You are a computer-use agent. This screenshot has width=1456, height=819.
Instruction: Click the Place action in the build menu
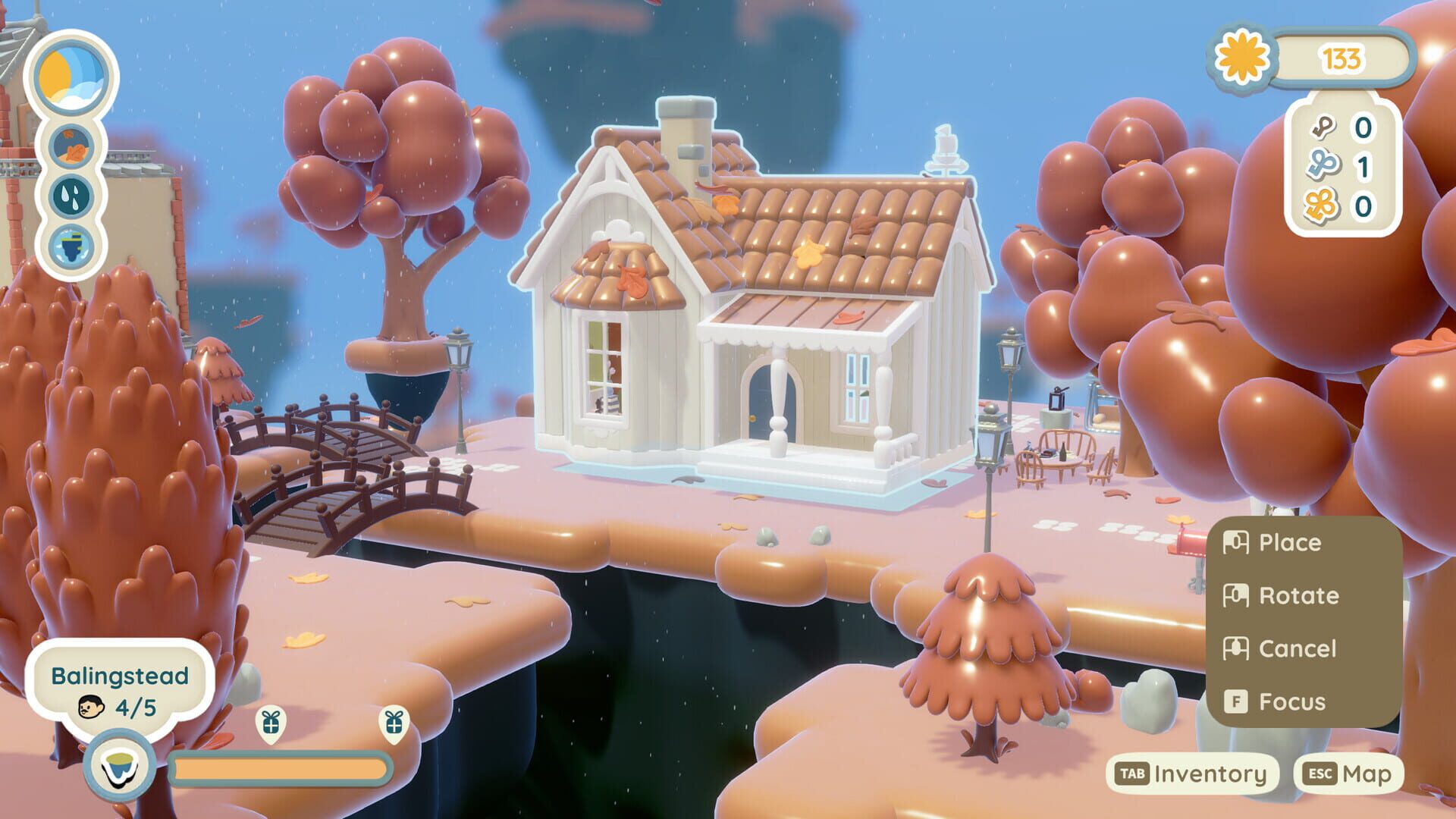1288,541
